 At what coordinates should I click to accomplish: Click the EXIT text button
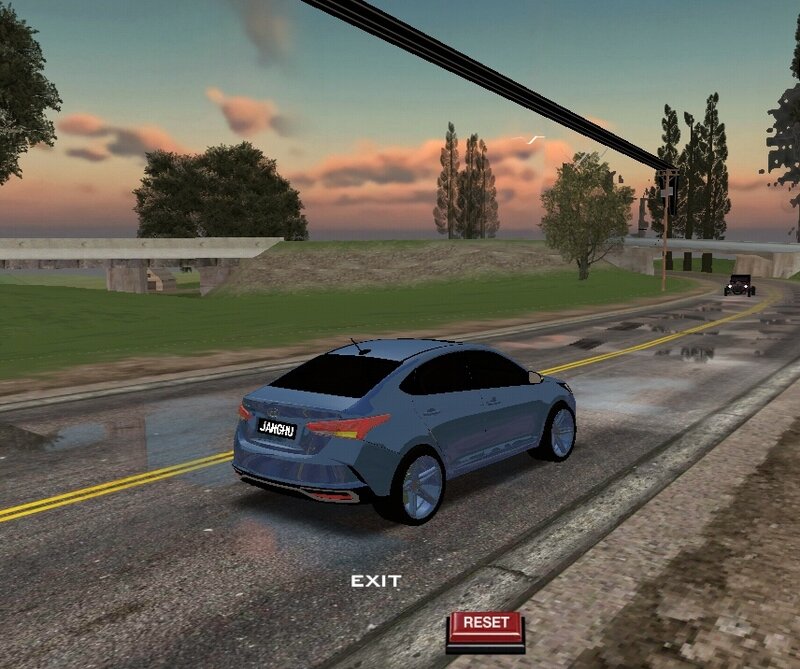(x=376, y=581)
